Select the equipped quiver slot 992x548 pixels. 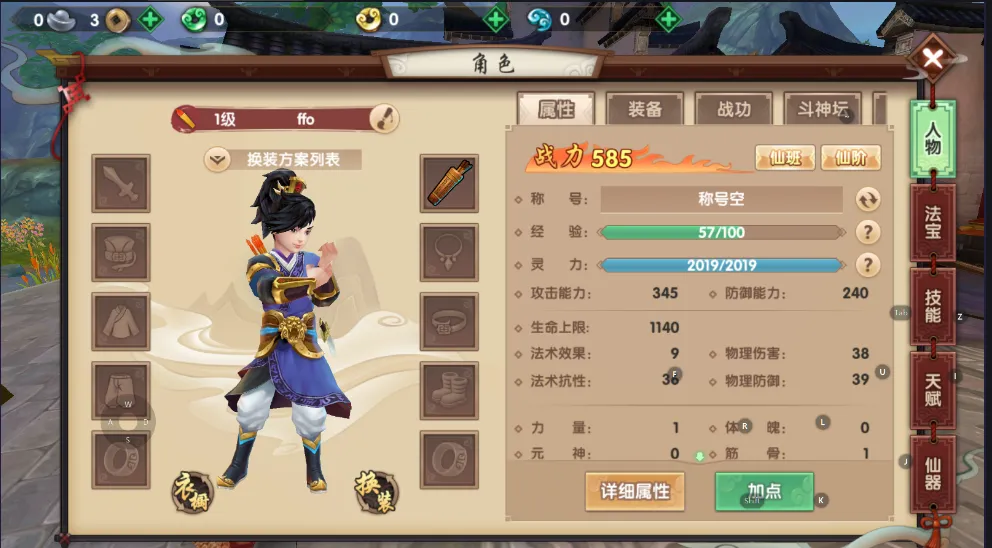pos(447,183)
